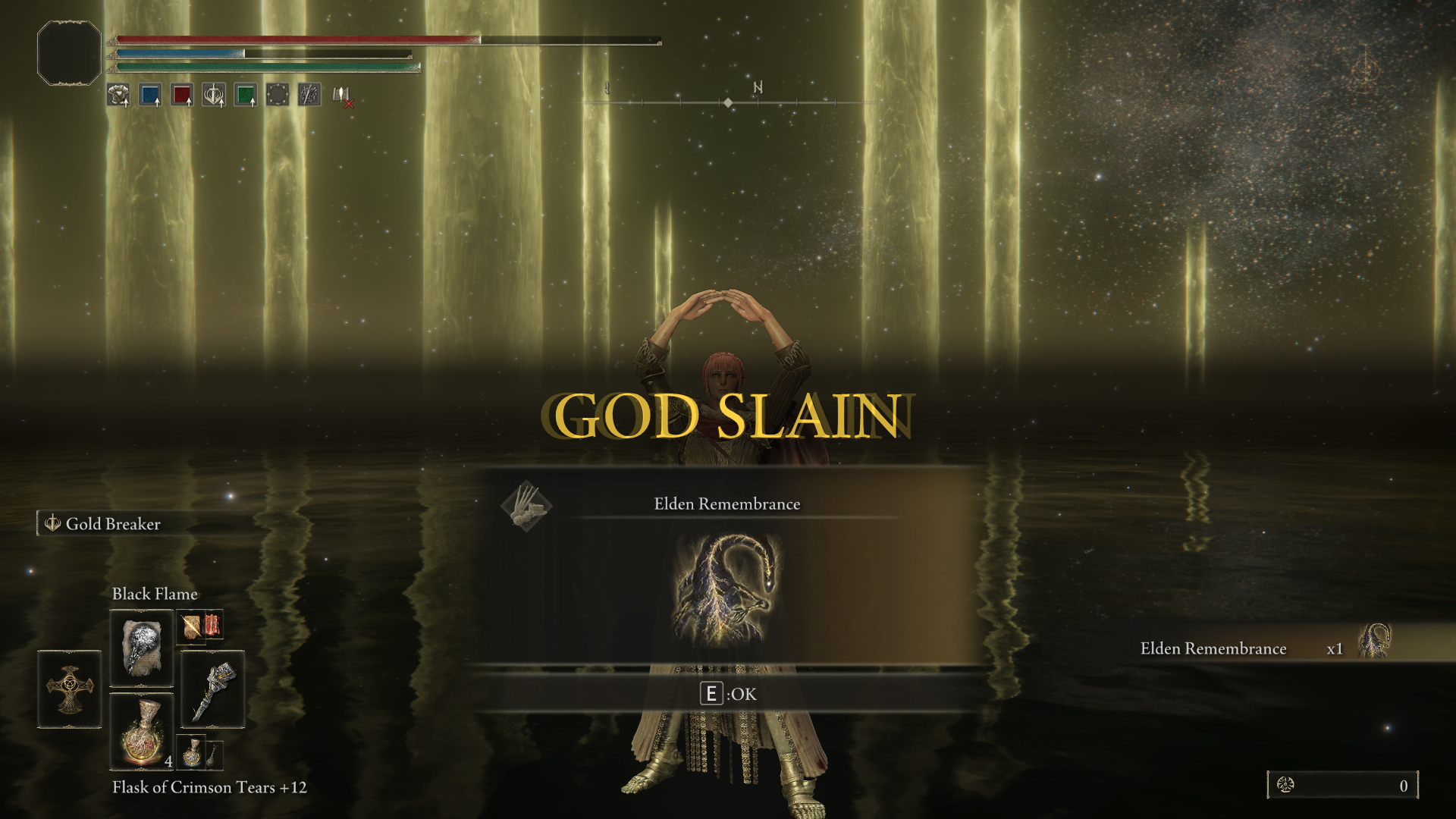Toggle the green stamina buff indicator
The image size is (1456, 819).
(x=245, y=95)
